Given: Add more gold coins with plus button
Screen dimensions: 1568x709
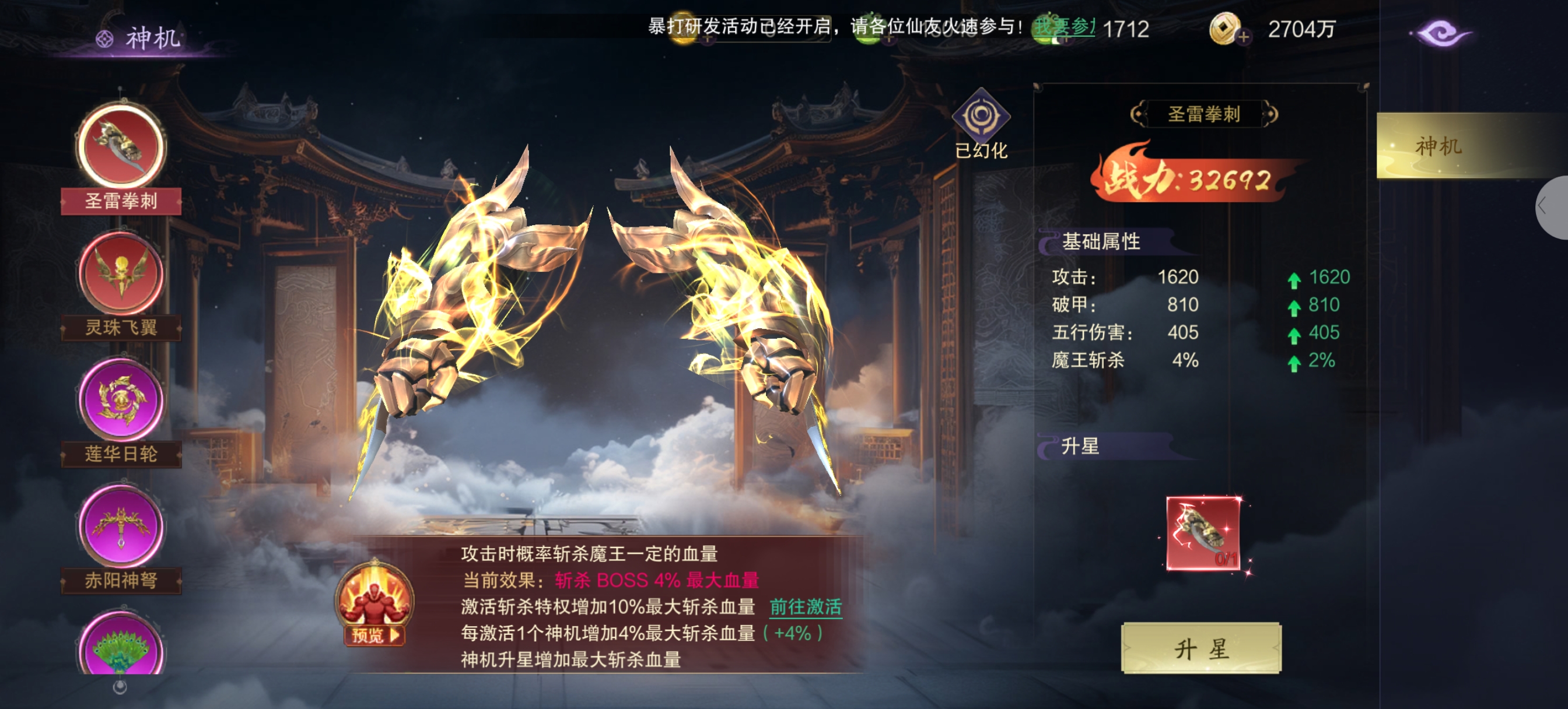Looking at the screenshot, I should pyautogui.click(x=1244, y=37).
